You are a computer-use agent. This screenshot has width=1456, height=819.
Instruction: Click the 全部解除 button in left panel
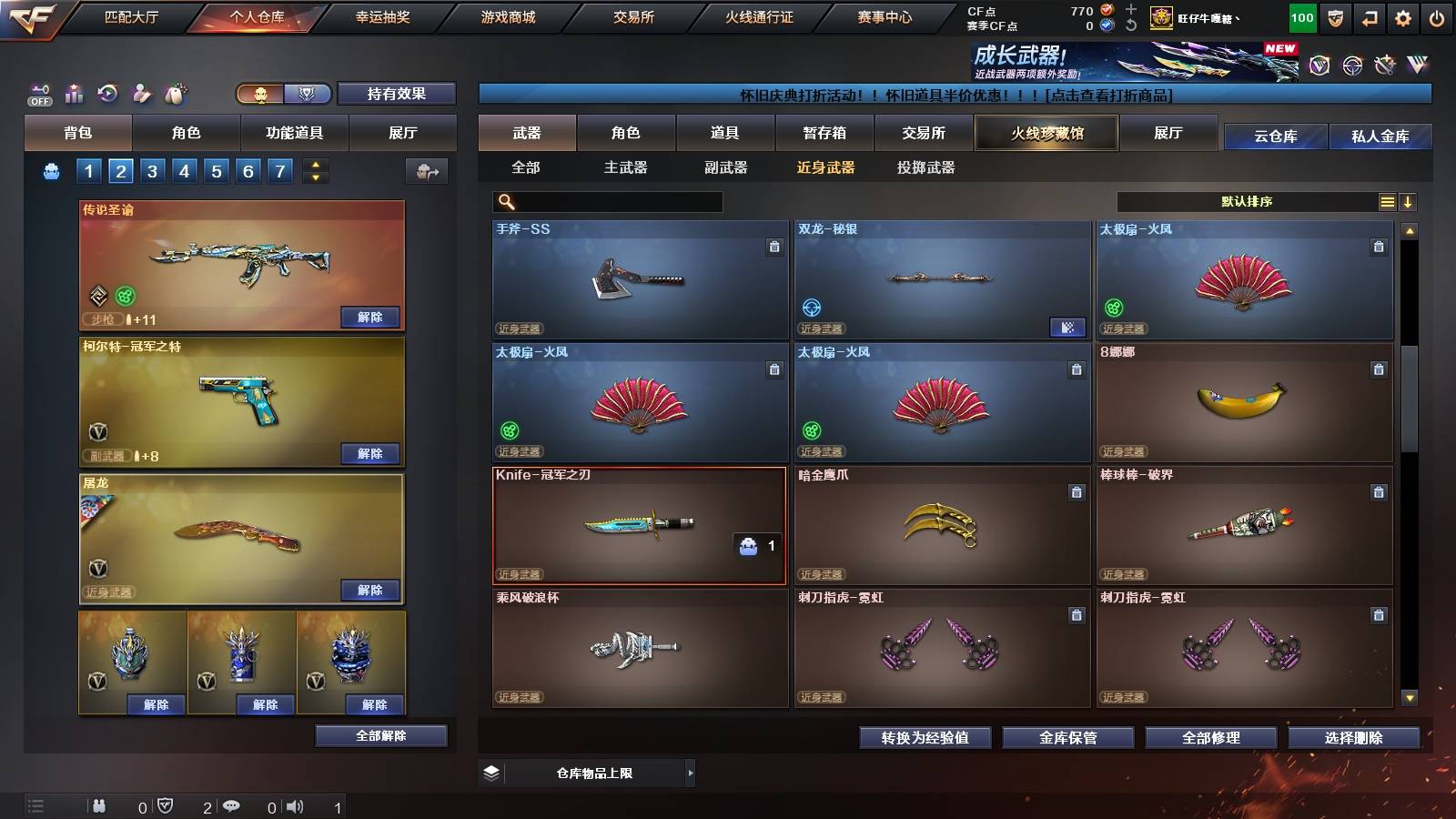379,735
